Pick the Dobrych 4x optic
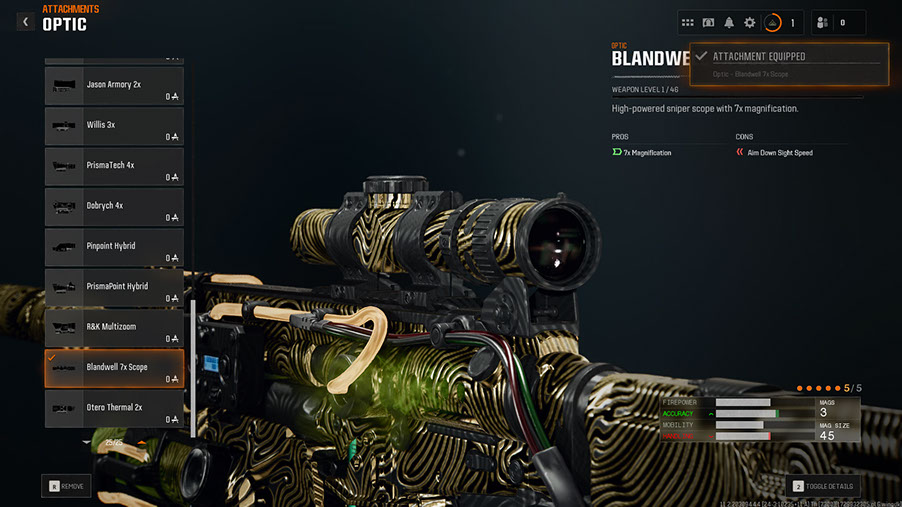This screenshot has width=902, height=507. coord(114,206)
